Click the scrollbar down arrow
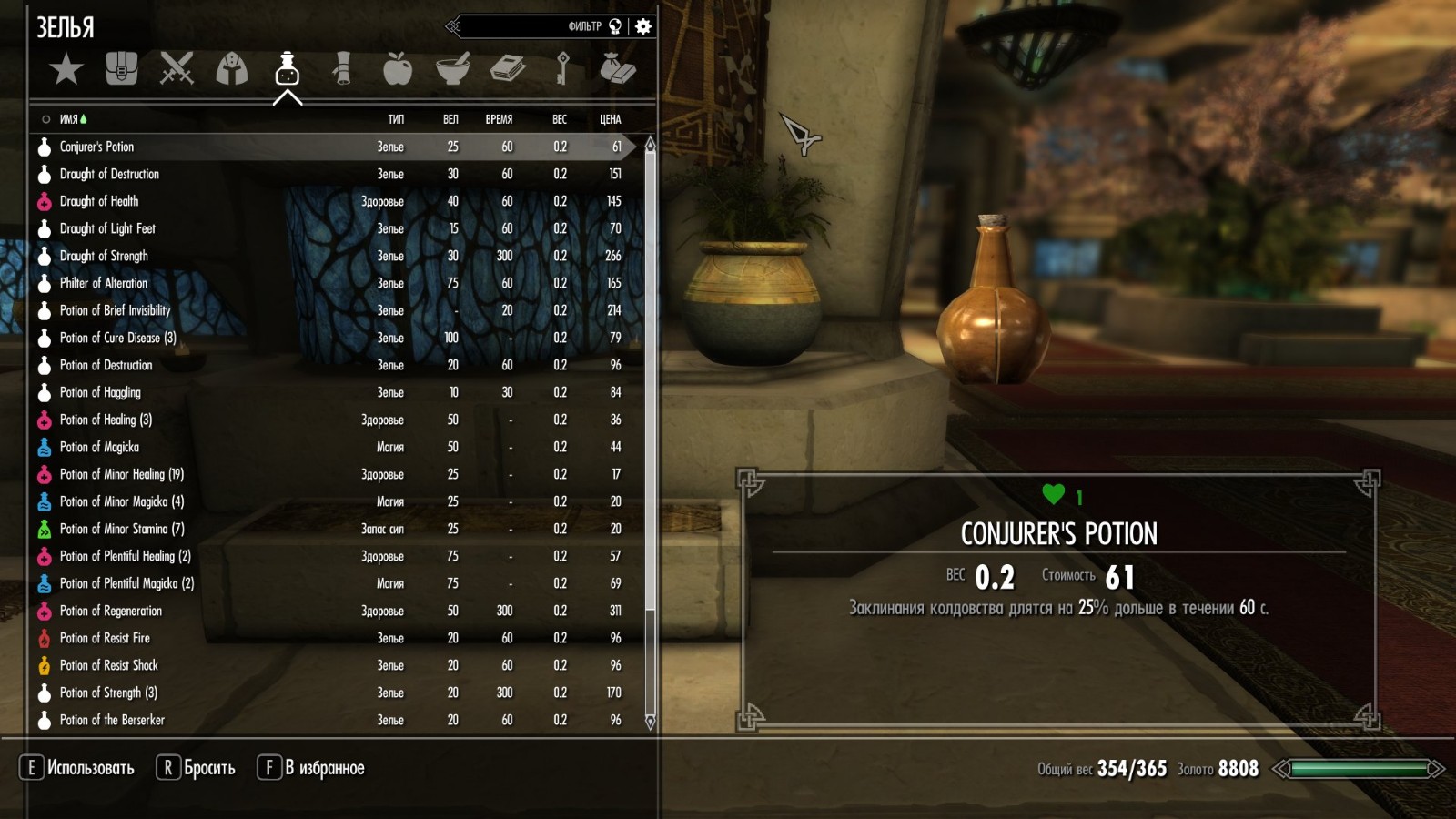This screenshot has width=1456, height=819. pos(650,722)
